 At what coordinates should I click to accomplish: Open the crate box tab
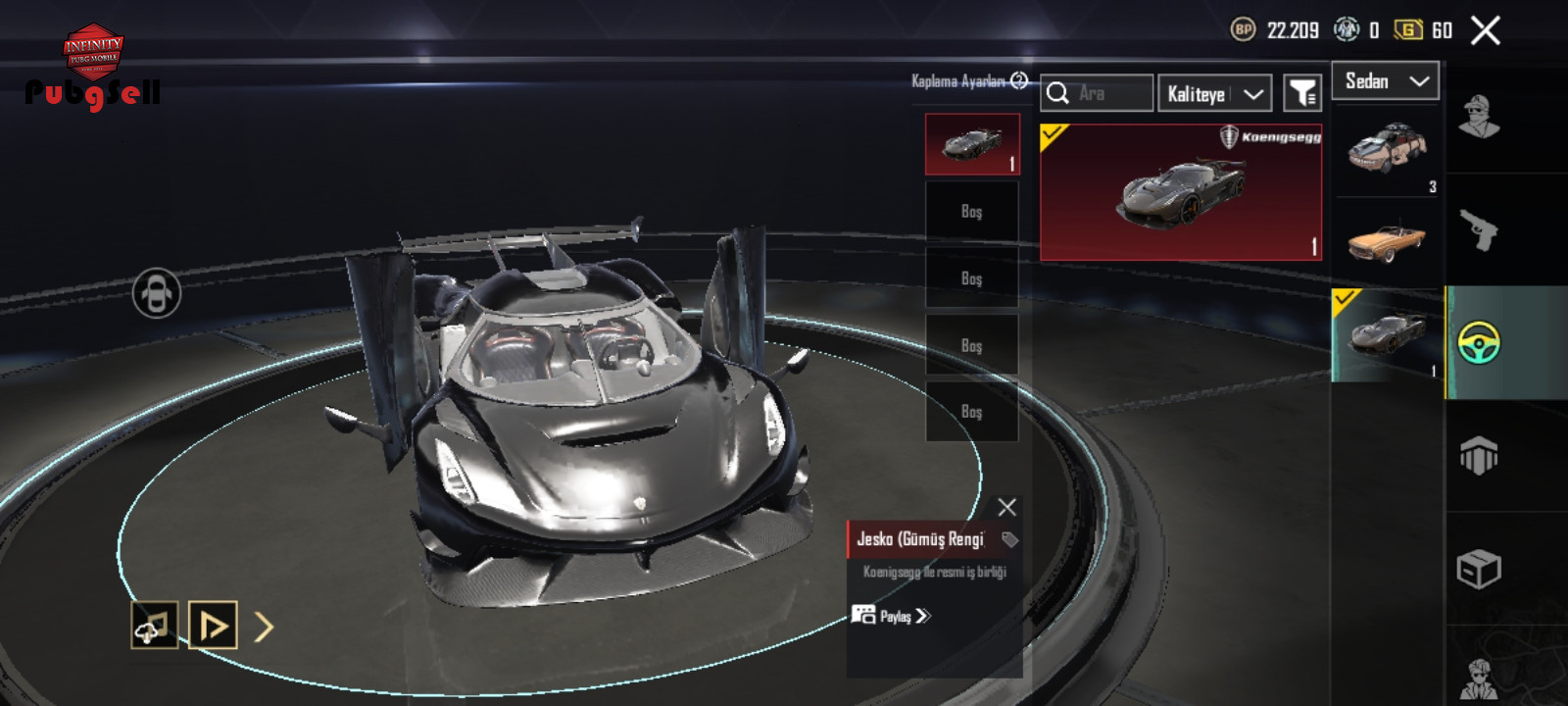click(x=1479, y=570)
